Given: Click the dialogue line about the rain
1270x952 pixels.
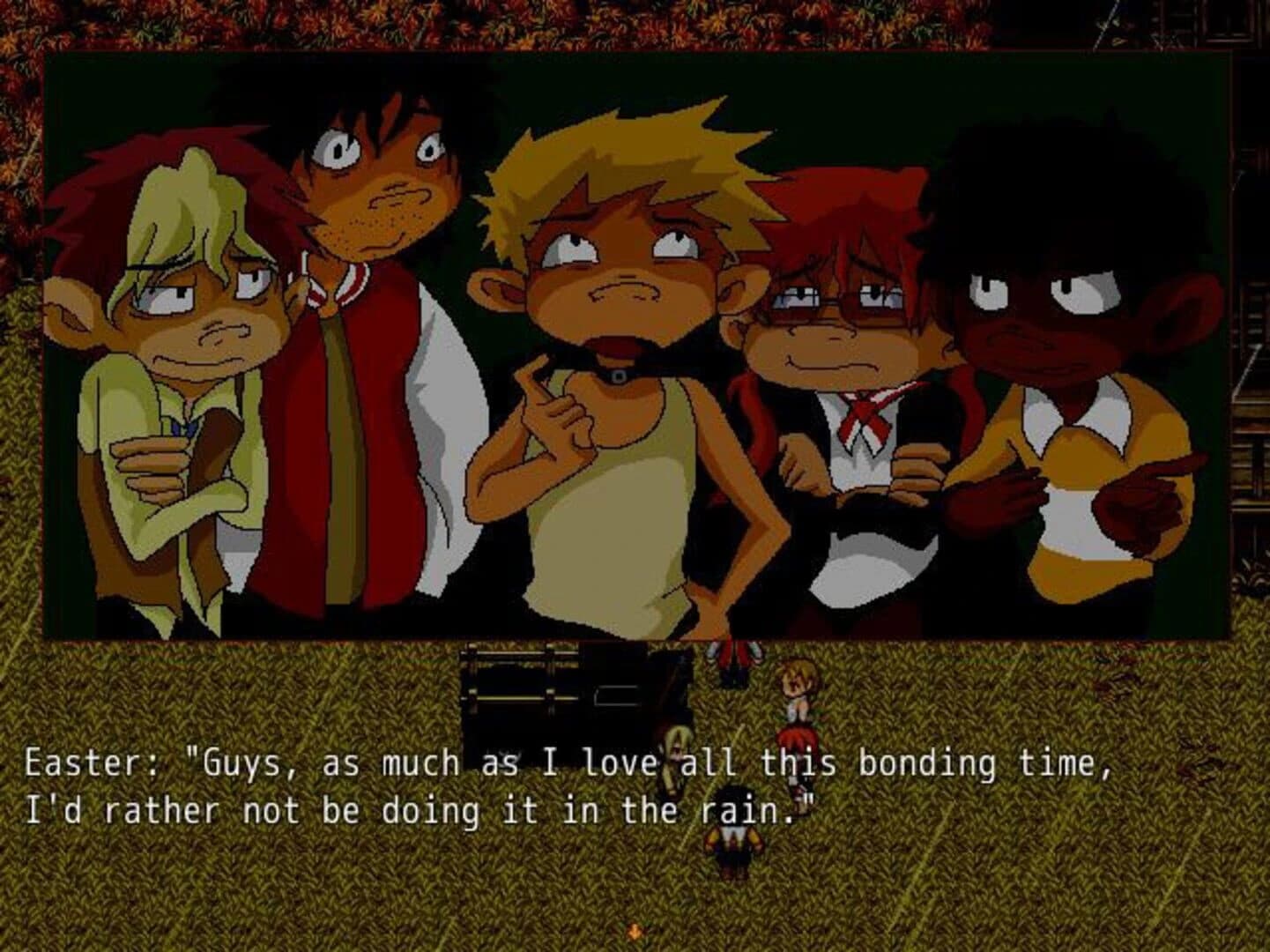Looking at the screenshot, I should point(414,805).
